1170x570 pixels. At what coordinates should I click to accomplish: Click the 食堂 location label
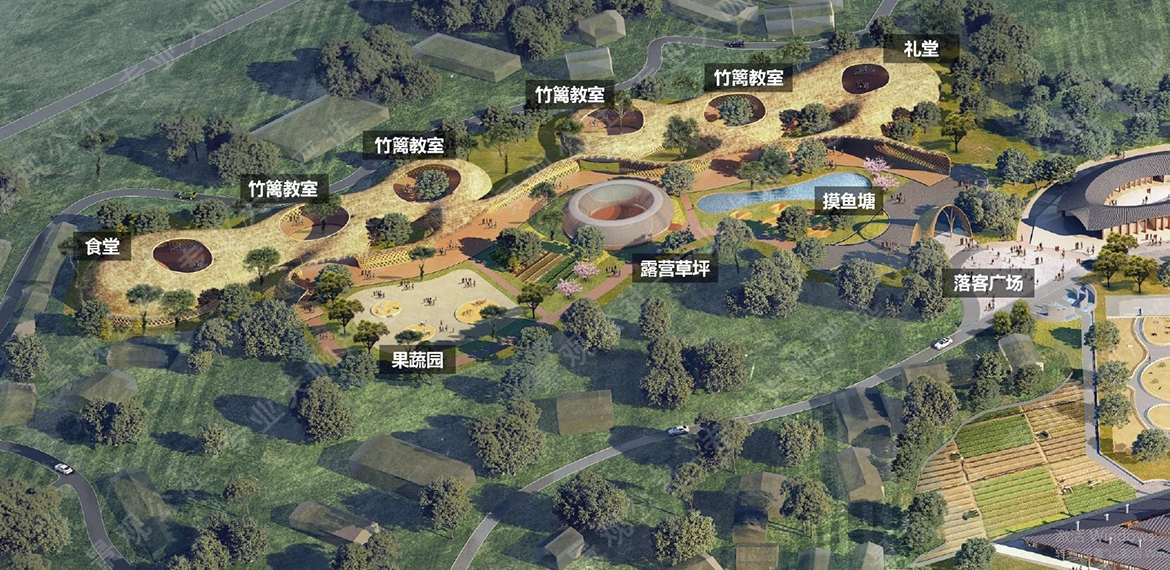(x=102, y=246)
